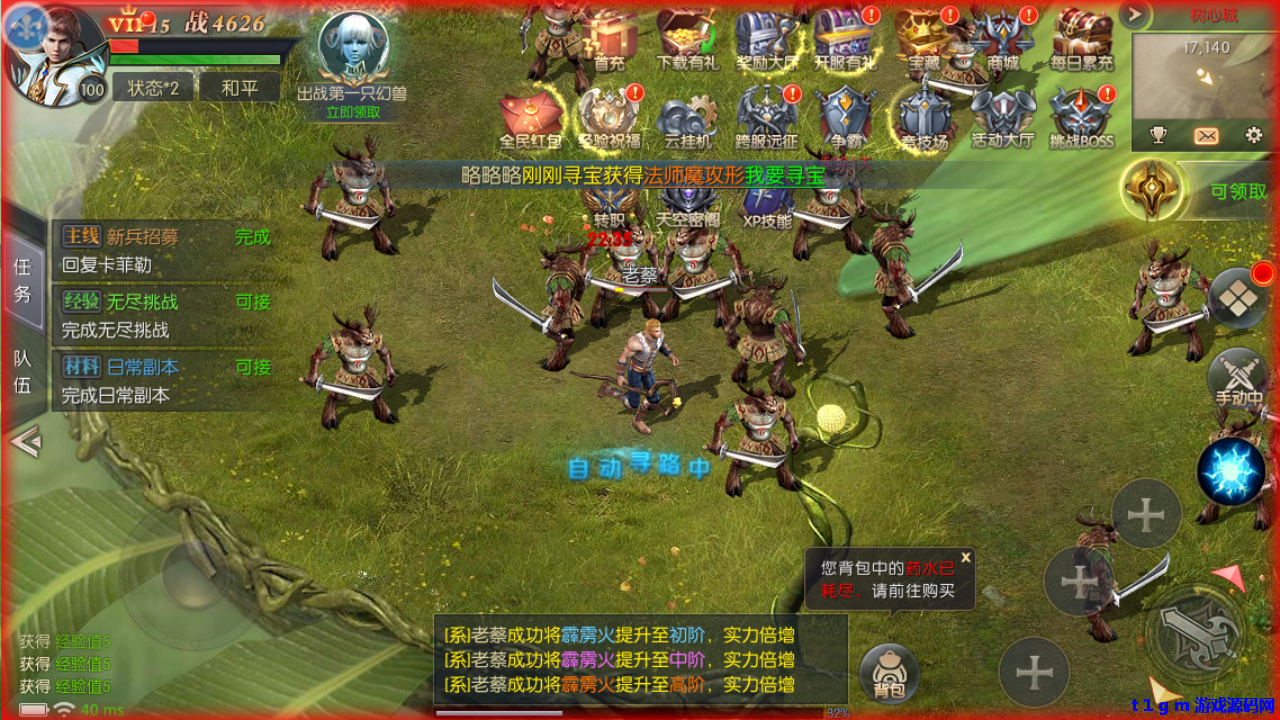Open the 云挂机 cloud idle feature
This screenshot has width=1280, height=720.
click(688, 118)
